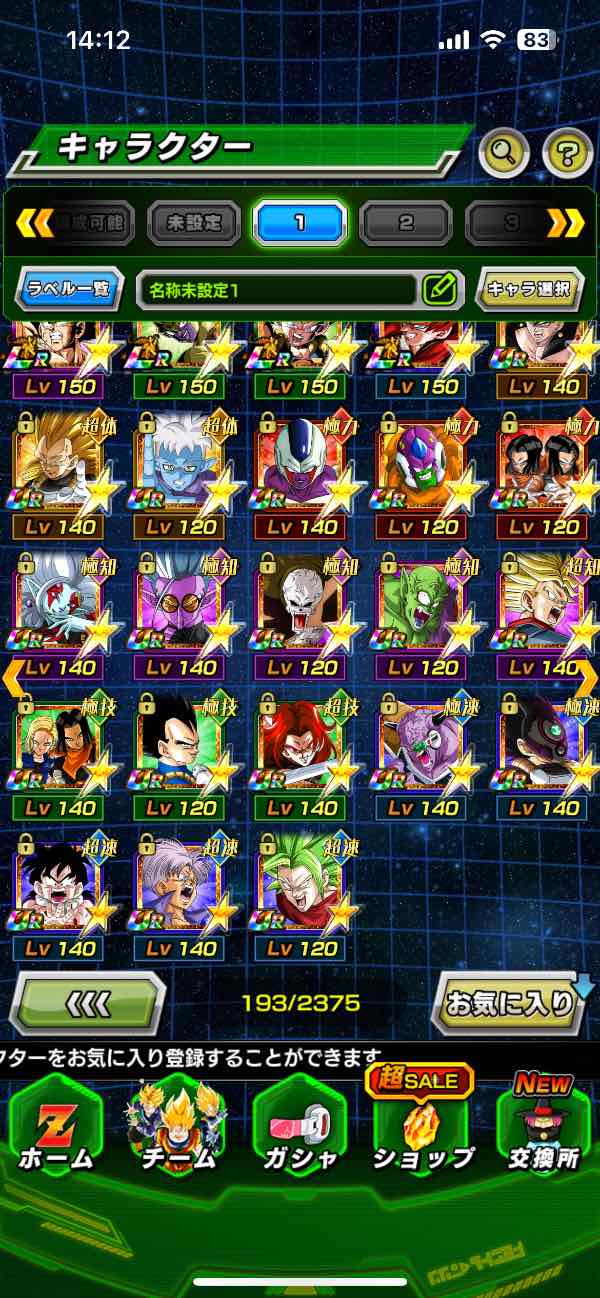Switch to label tab 1
The width and height of the screenshot is (600, 1298).
(x=299, y=222)
